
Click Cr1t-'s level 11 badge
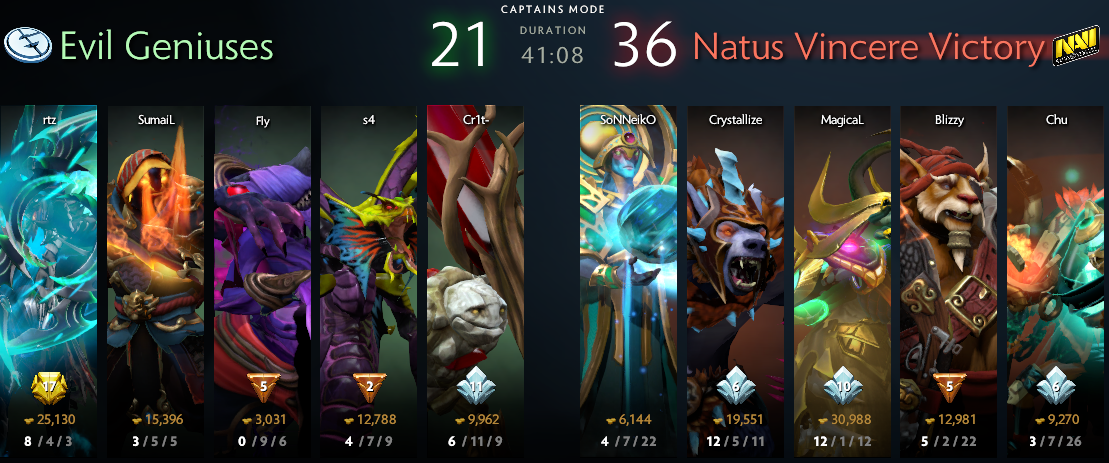(476, 387)
